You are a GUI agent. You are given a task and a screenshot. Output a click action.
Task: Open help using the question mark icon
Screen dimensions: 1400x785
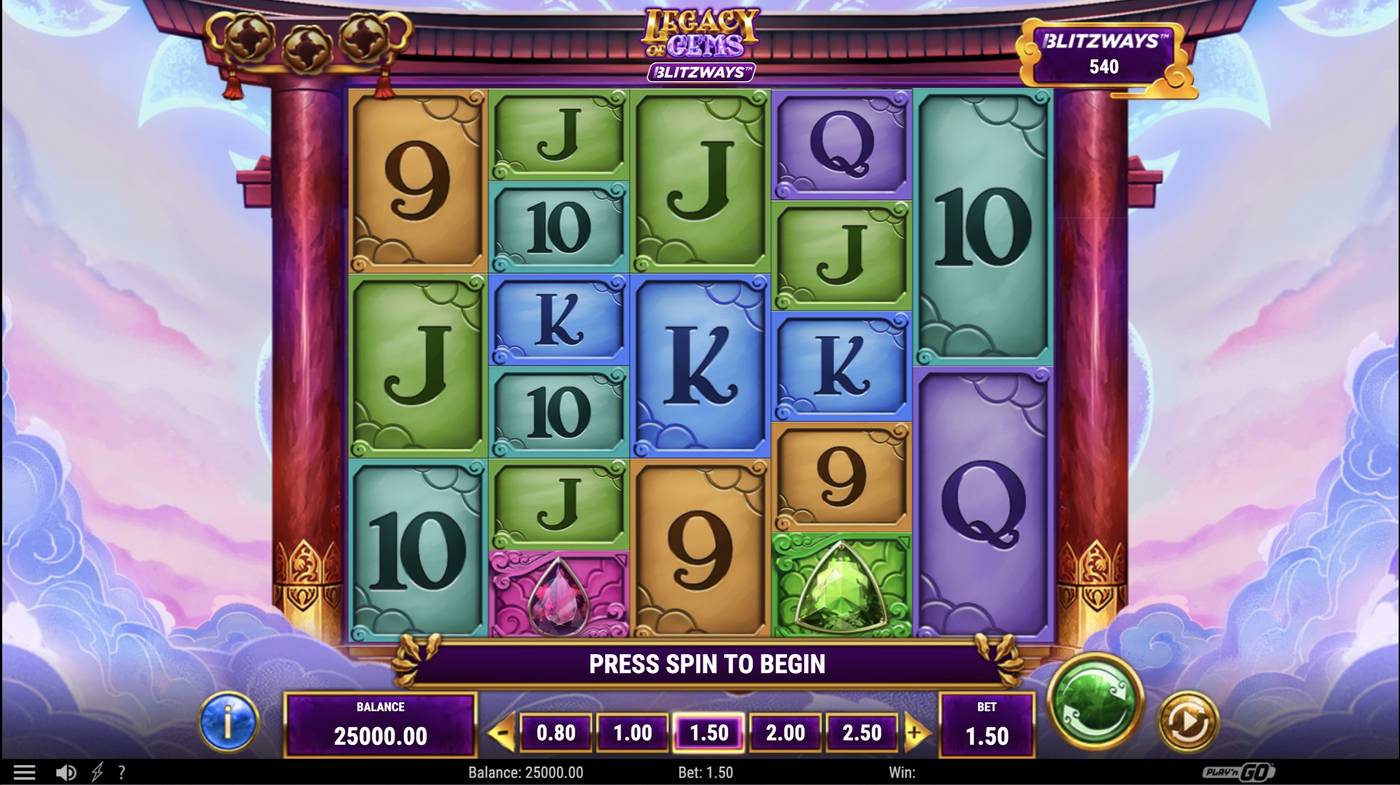122,771
